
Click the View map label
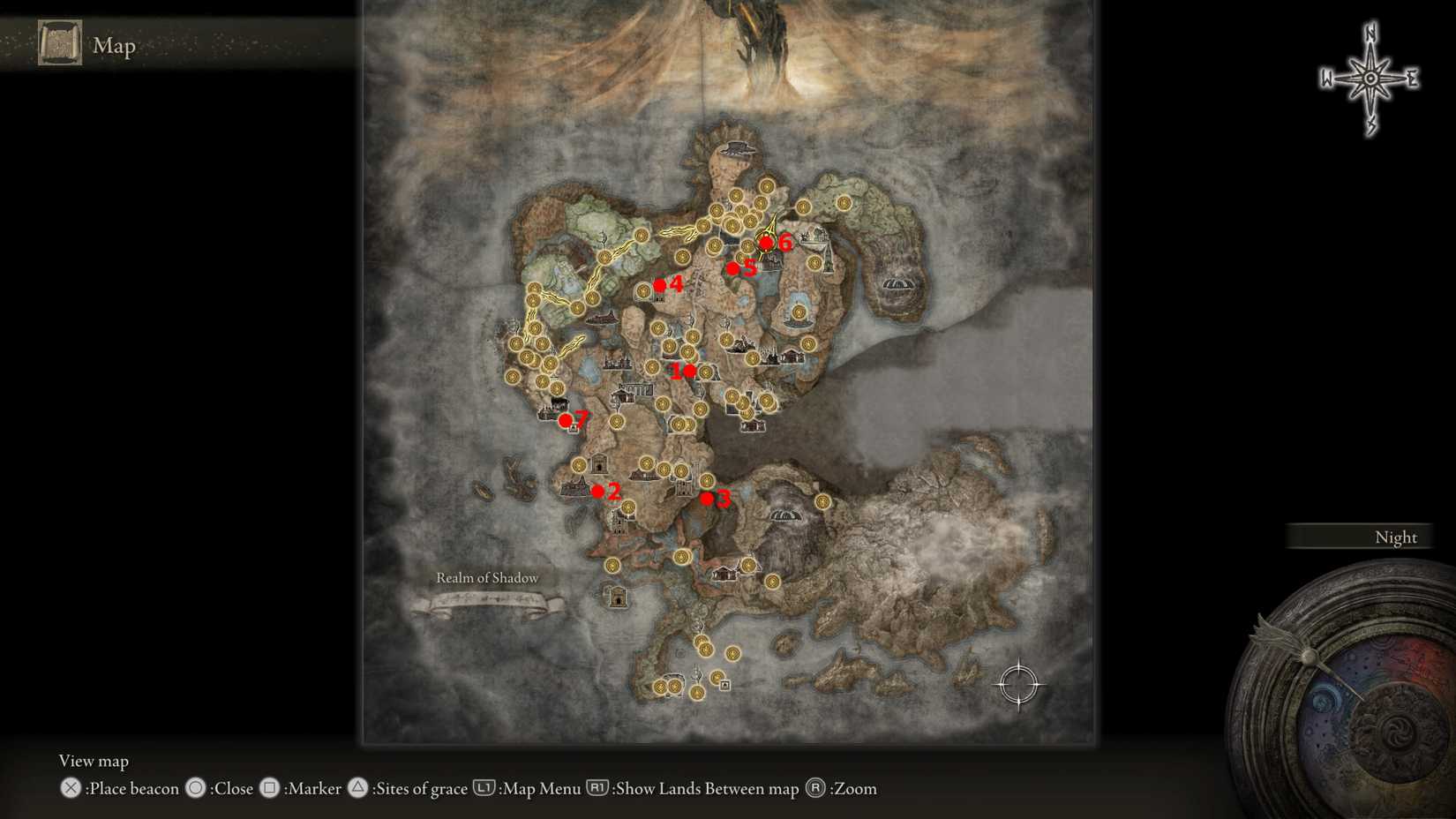[93, 760]
